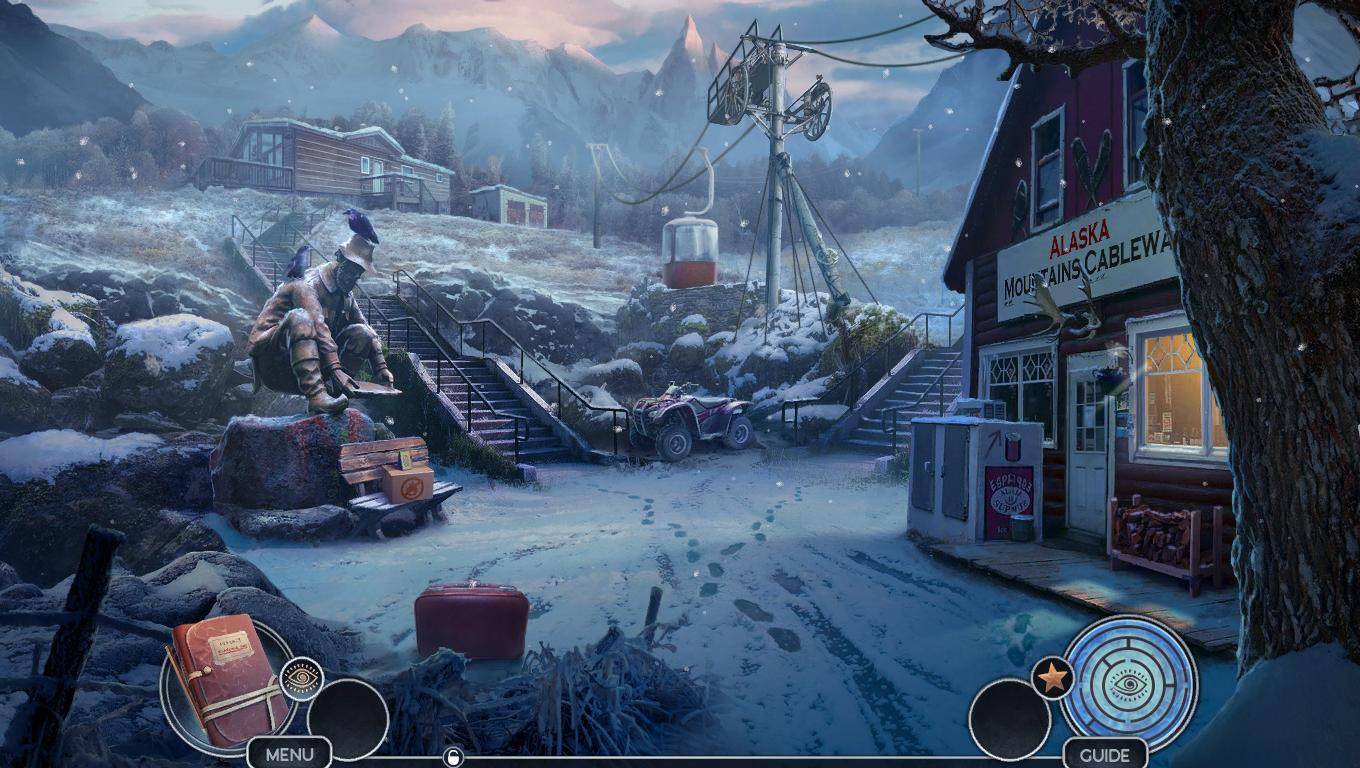1360x768 pixels.
Task: Activate the blue eye hint dial
Action: pyautogui.click(x=1129, y=682)
